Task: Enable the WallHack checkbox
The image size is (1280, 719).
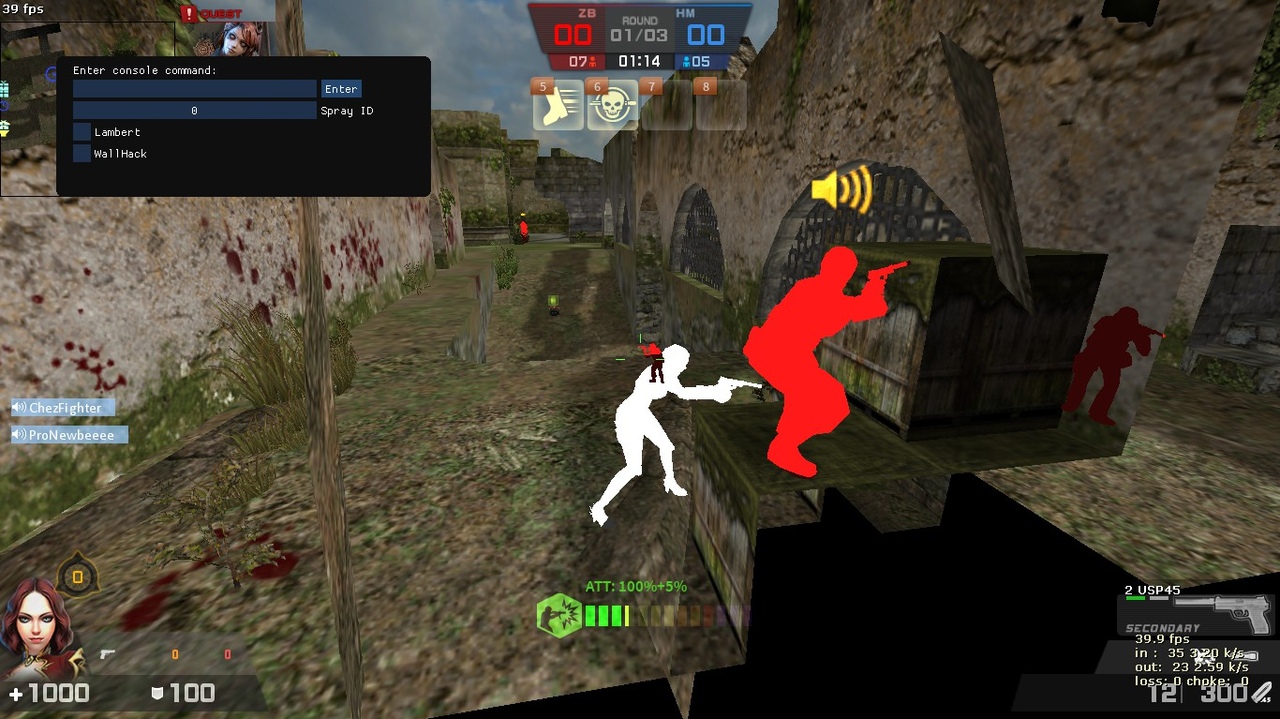Action: coord(82,154)
